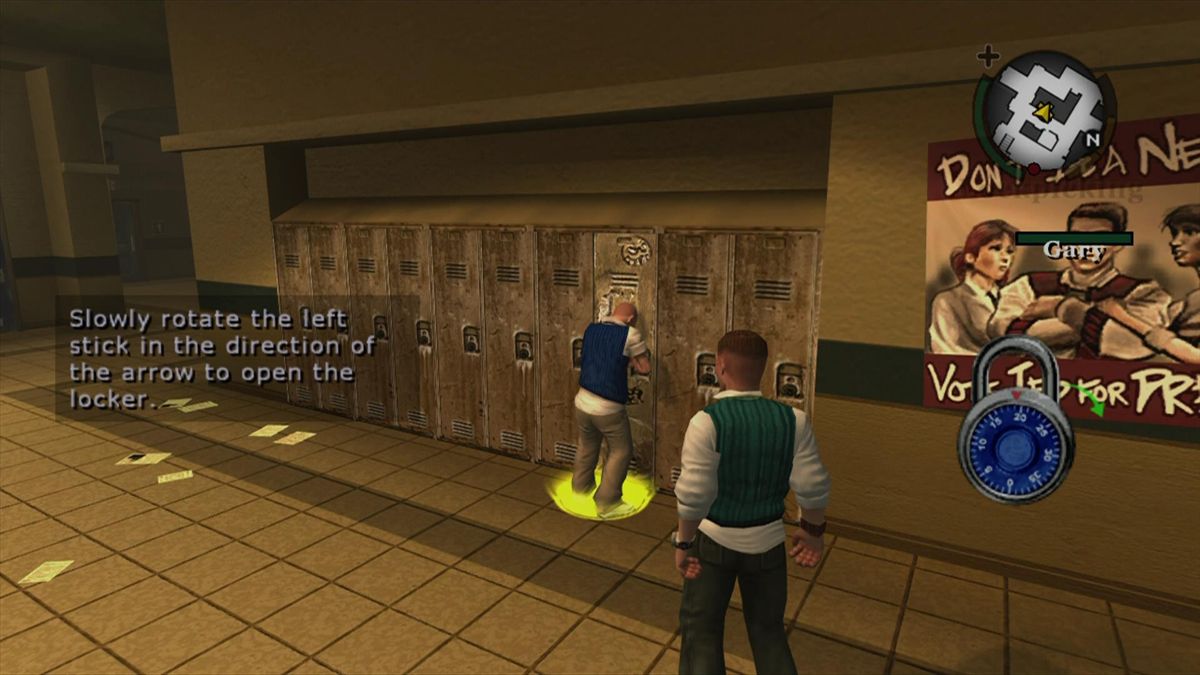Click the circular minimap

(1044, 112)
